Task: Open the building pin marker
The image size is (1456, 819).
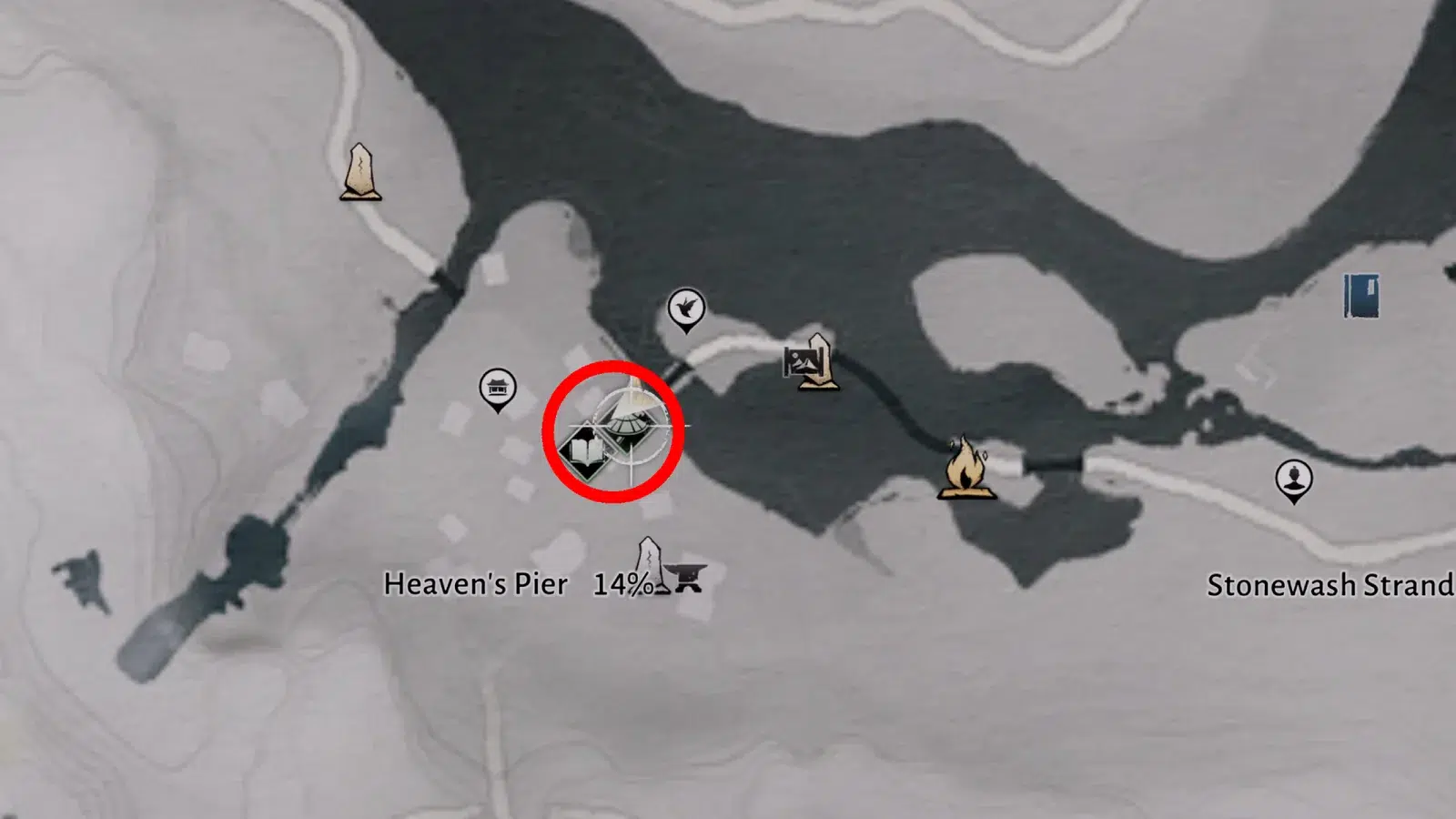Action: (x=497, y=389)
